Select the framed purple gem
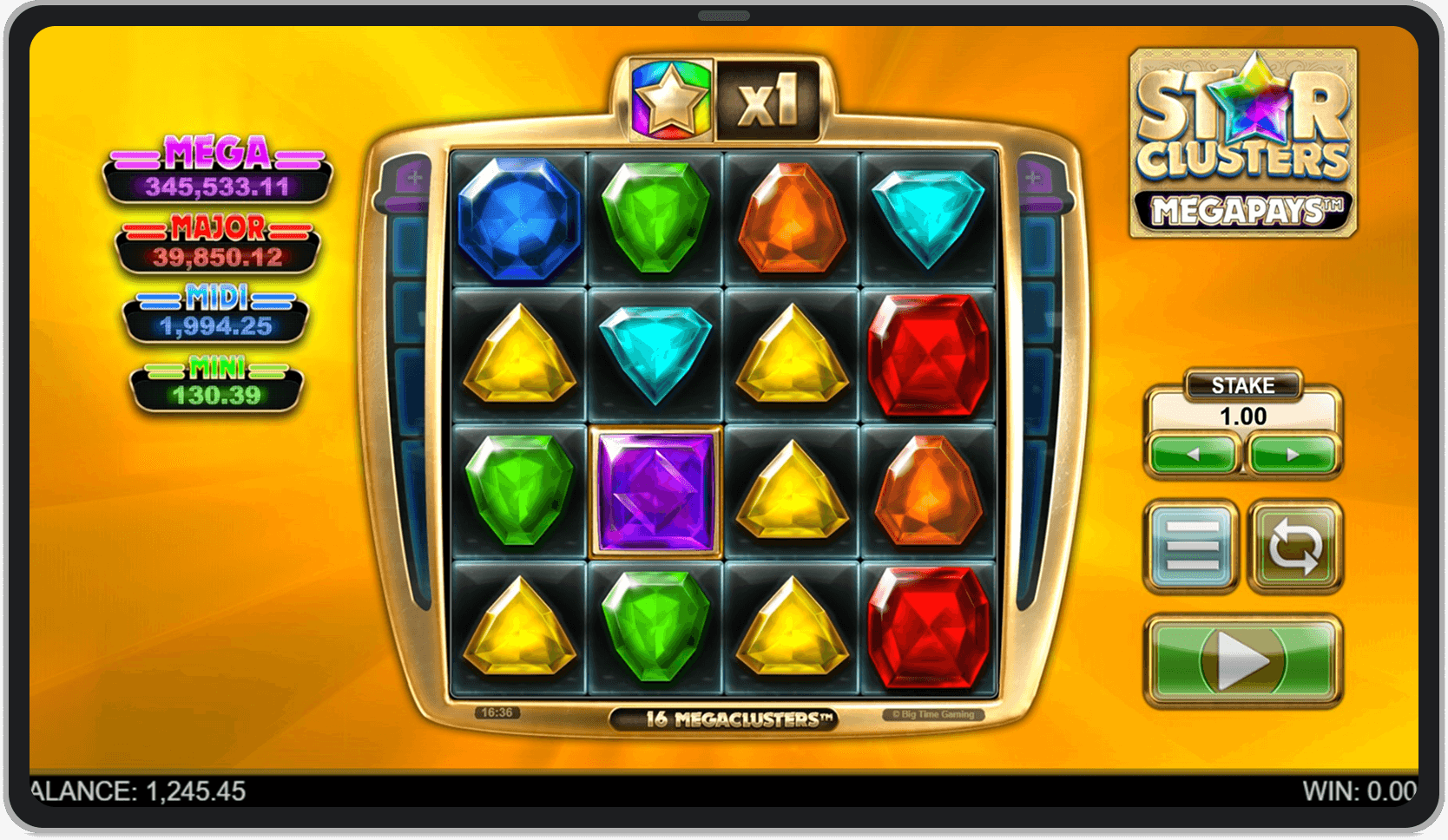This screenshot has height=840, width=1448. pyautogui.click(x=655, y=490)
